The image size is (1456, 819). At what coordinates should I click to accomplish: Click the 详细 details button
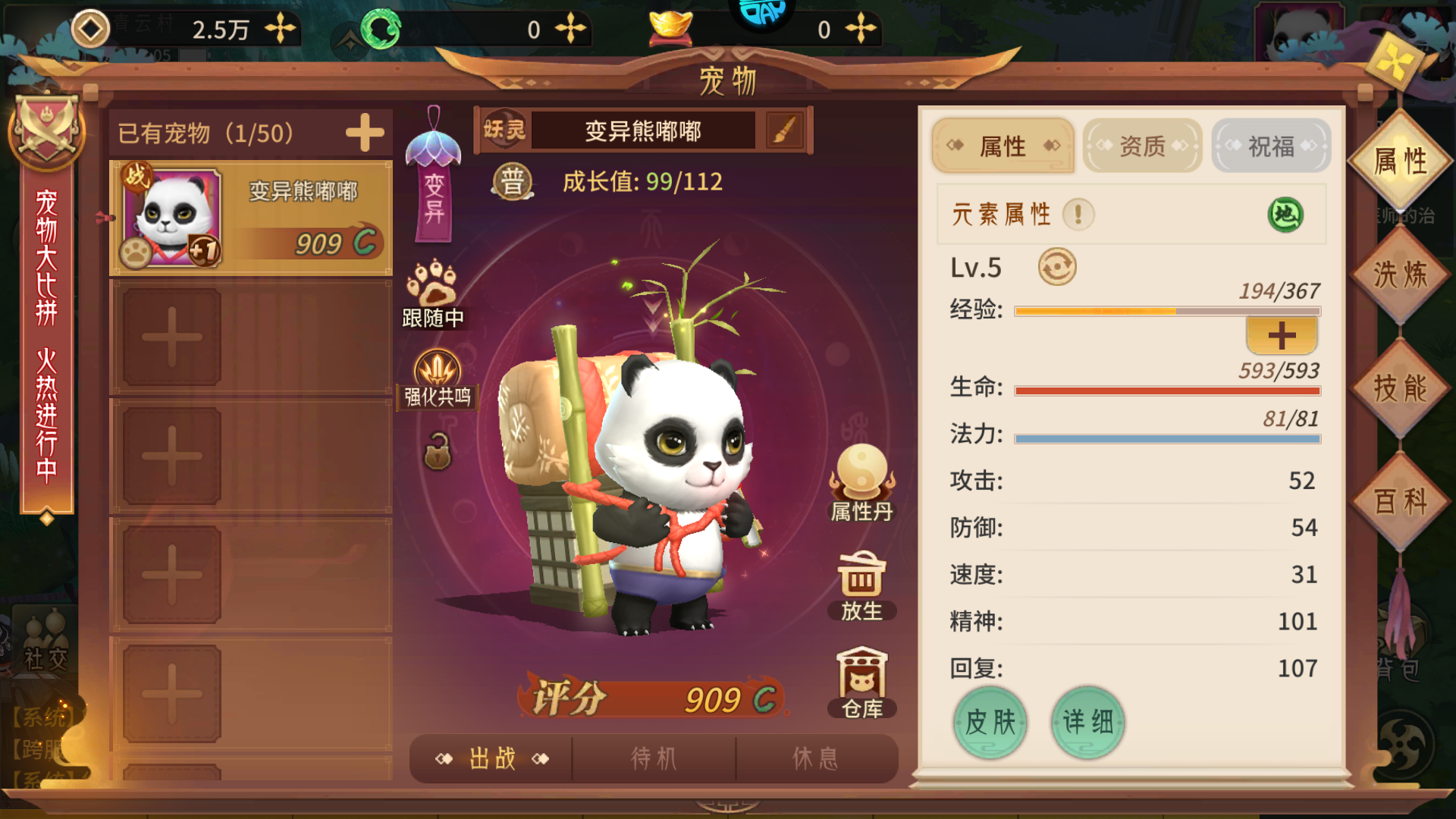point(1087,723)
